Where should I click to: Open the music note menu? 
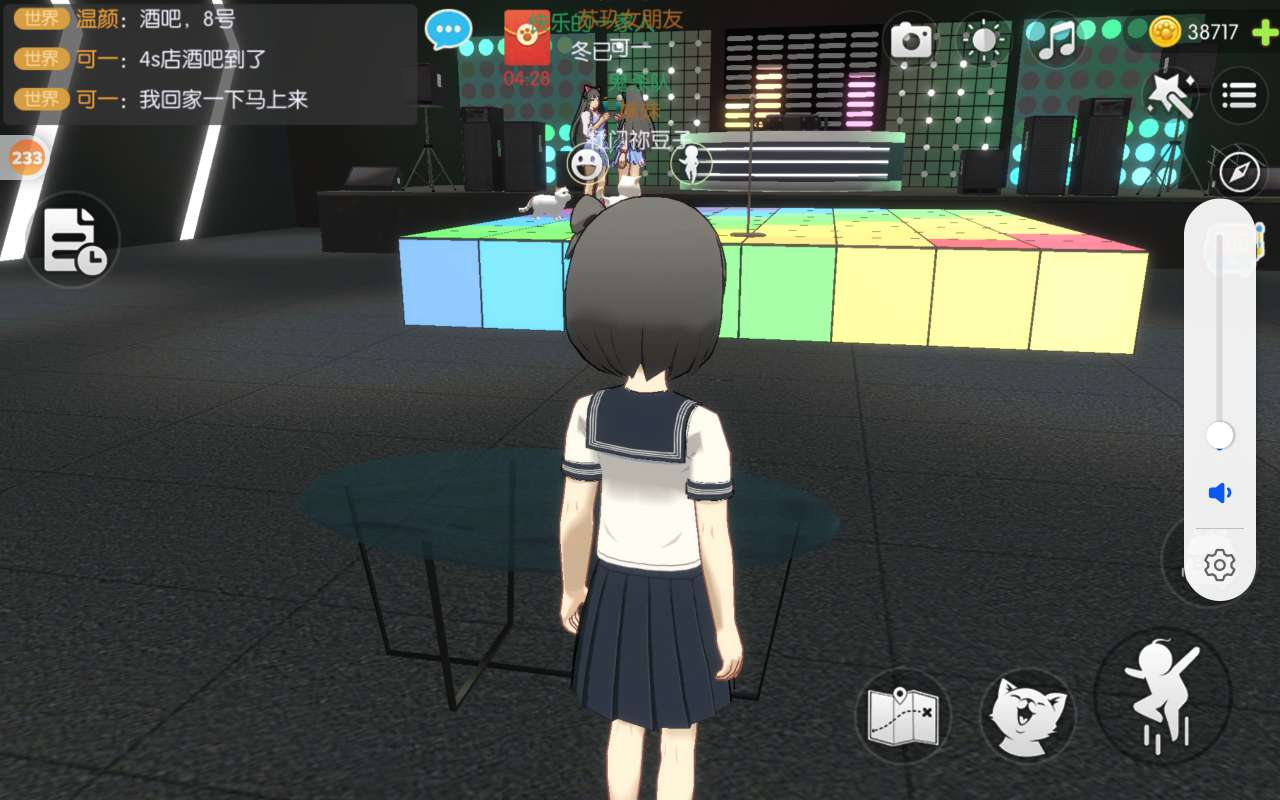point(1056,40)
